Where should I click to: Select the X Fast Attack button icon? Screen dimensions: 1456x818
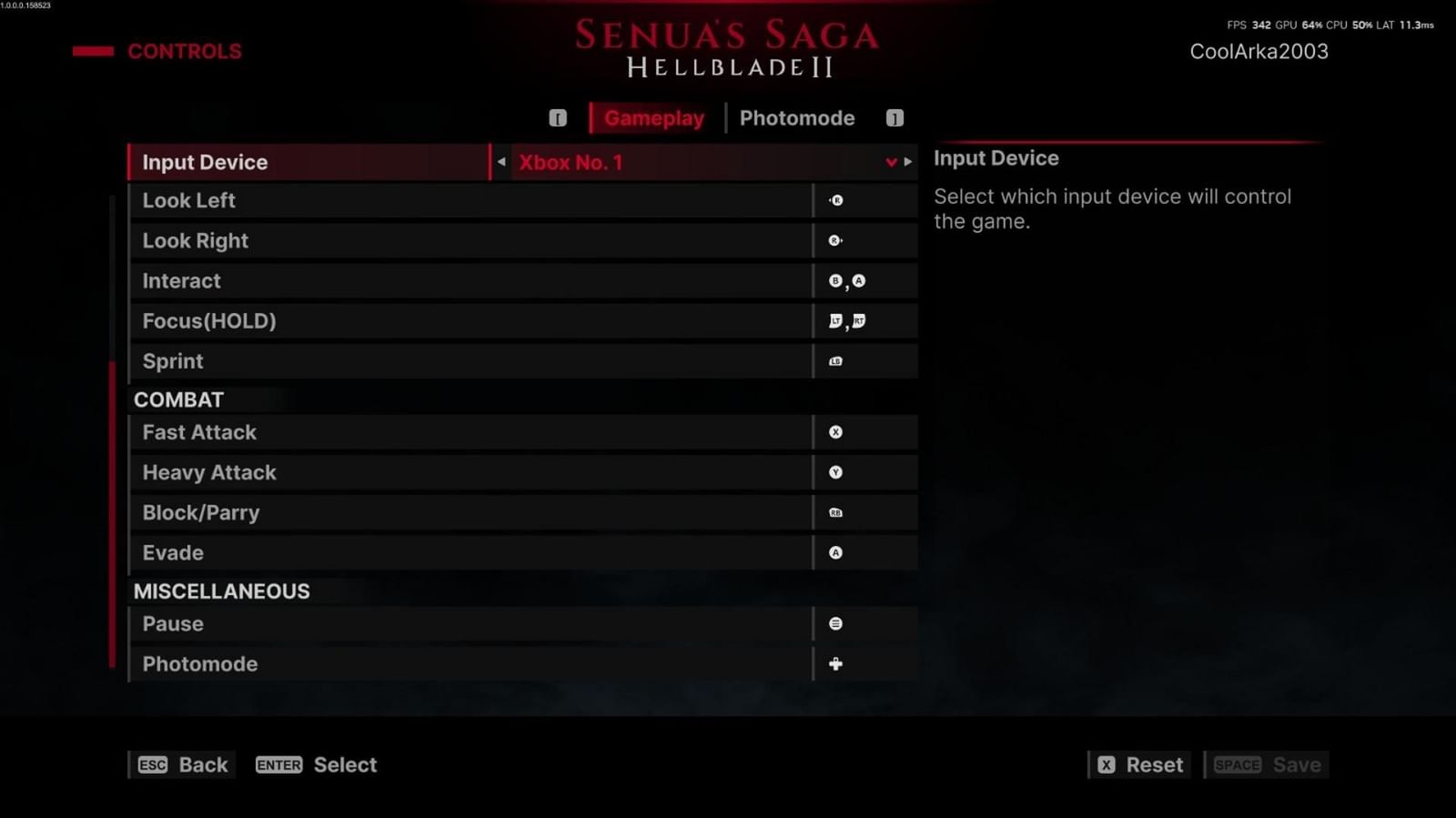(x=834, y=432)
